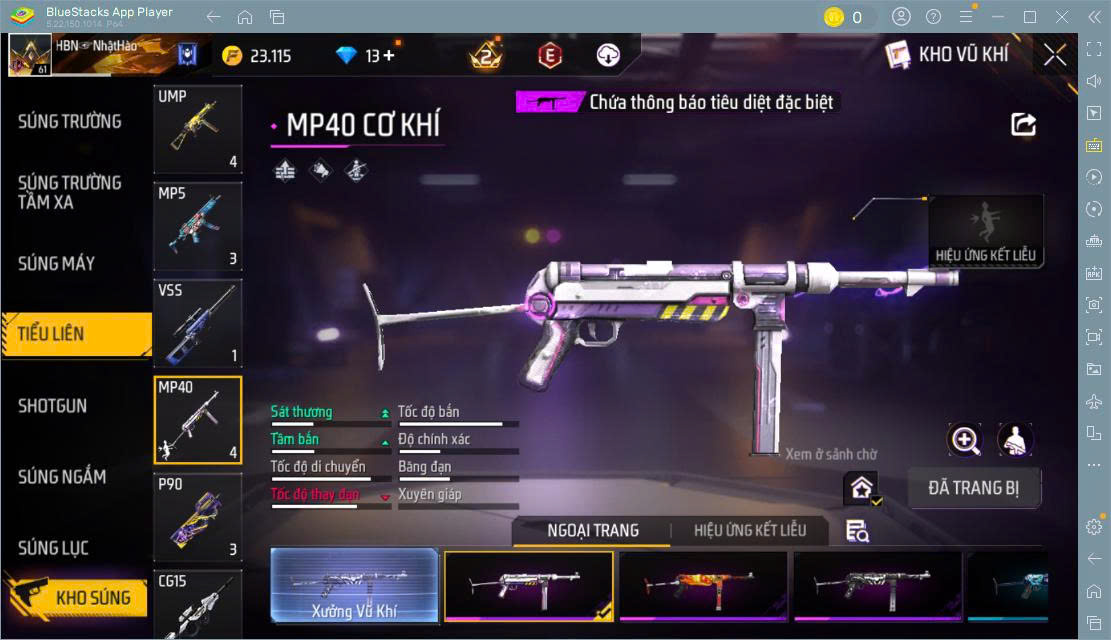Image resolution: width=1111 pixels, height=640 pixels.
Task: Select the Súng Trường weapon category
Action: tap(70, 122)
